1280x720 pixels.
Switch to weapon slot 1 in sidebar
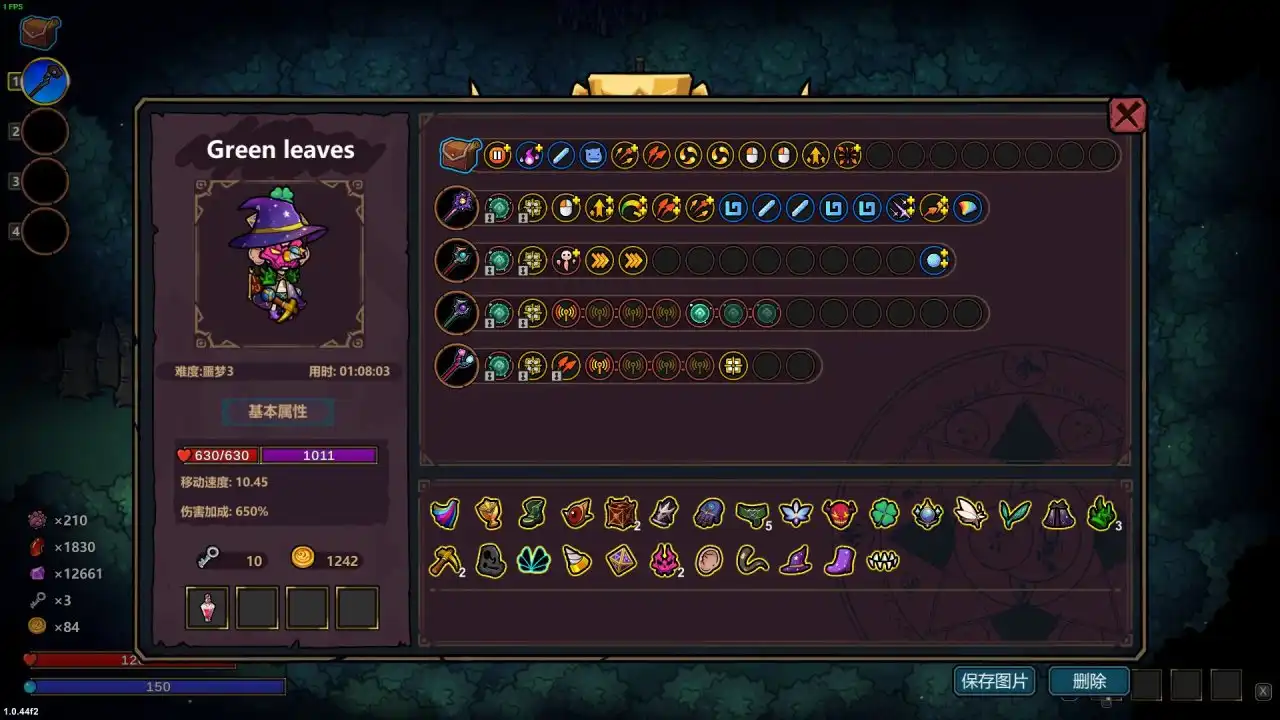[44, 81]
